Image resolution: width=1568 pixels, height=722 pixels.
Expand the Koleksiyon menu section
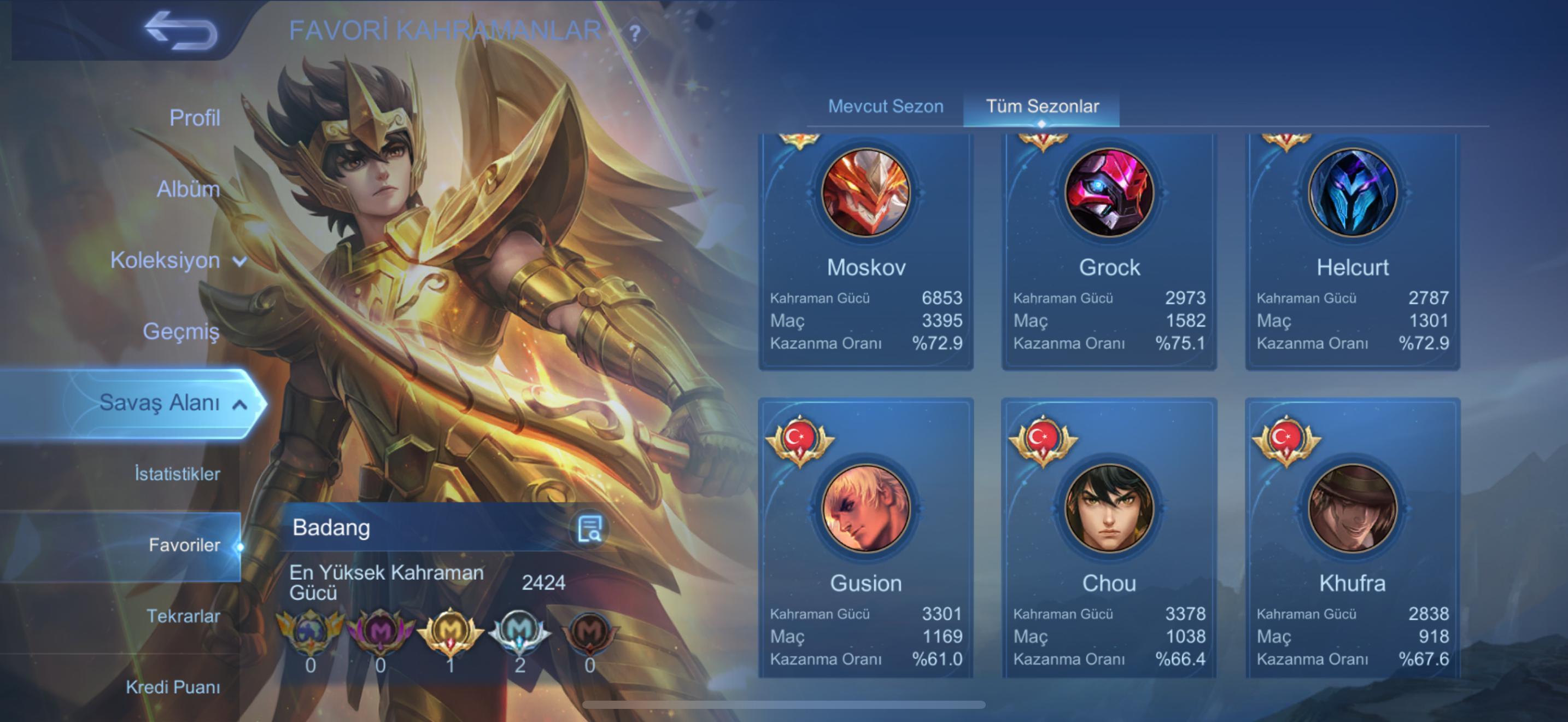tap(178, 260)
